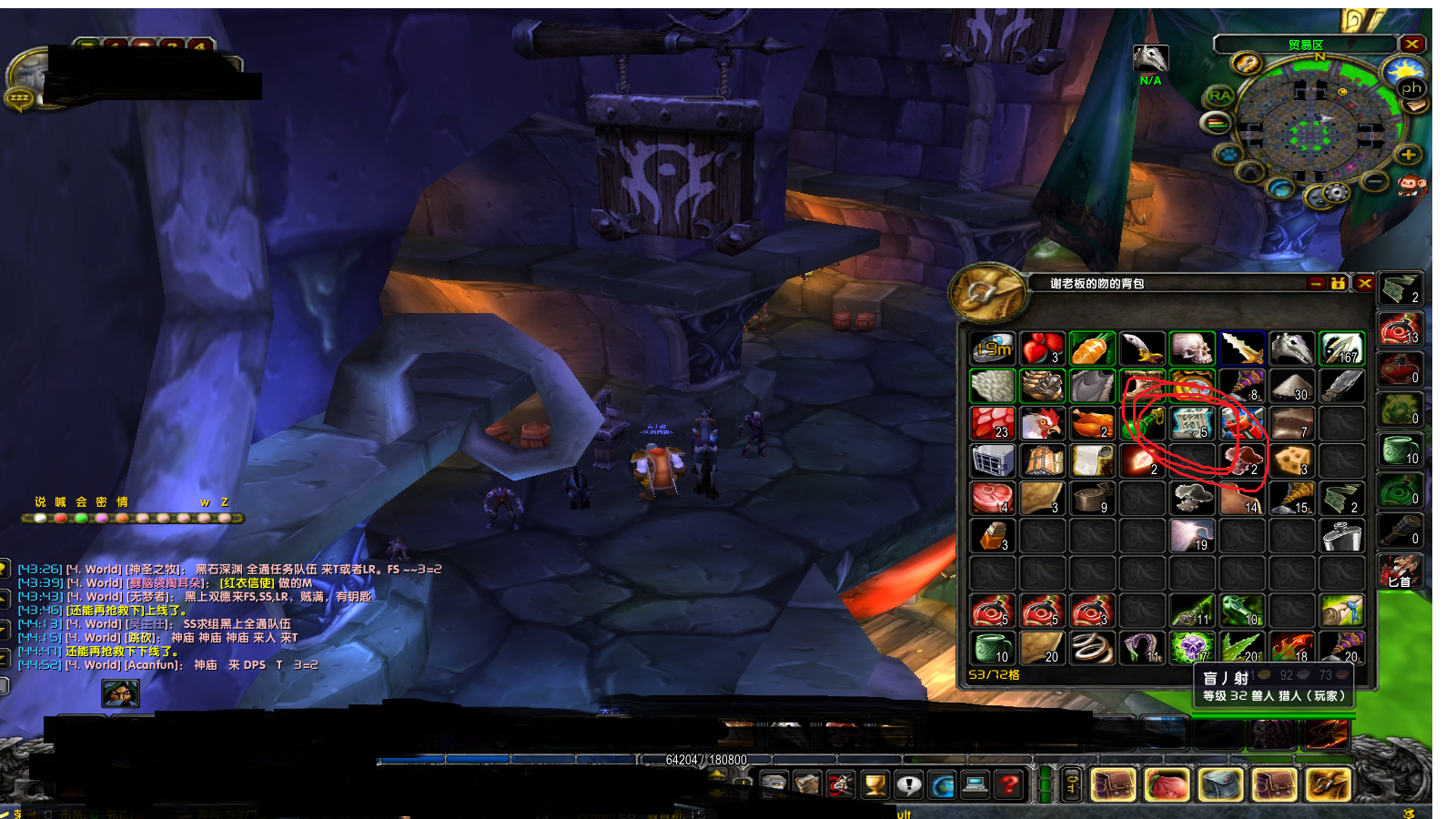Click the green mug stack of 10
1456x819 pixels.
(x=992, y=648)
